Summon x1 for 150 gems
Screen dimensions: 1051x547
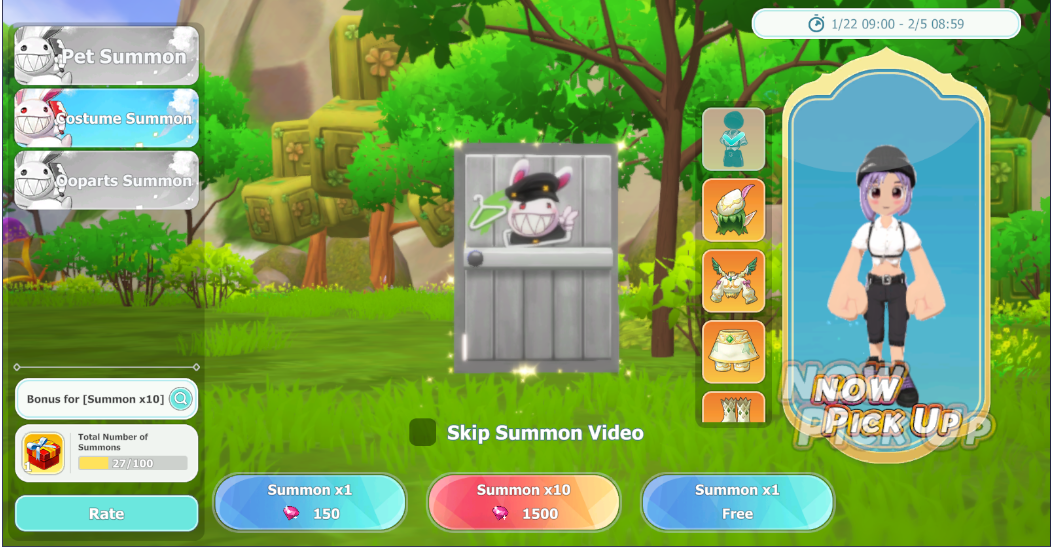tap(310, 502)
